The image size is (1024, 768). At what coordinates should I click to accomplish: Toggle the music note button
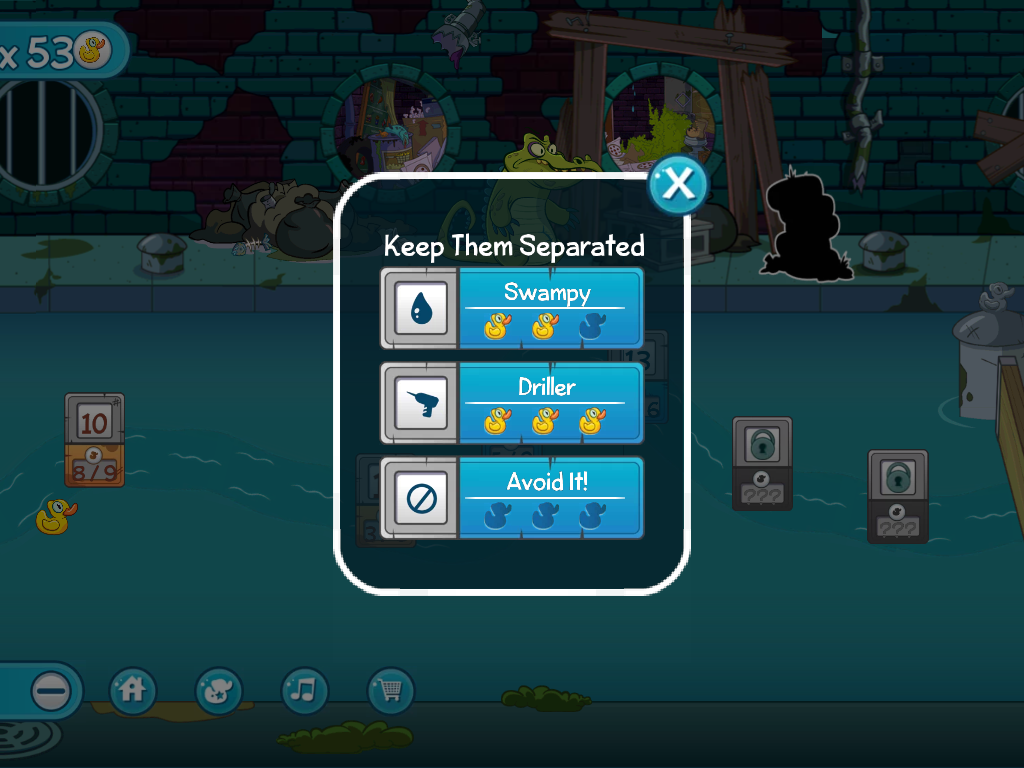pyautogui.click(x=305, y=690)
